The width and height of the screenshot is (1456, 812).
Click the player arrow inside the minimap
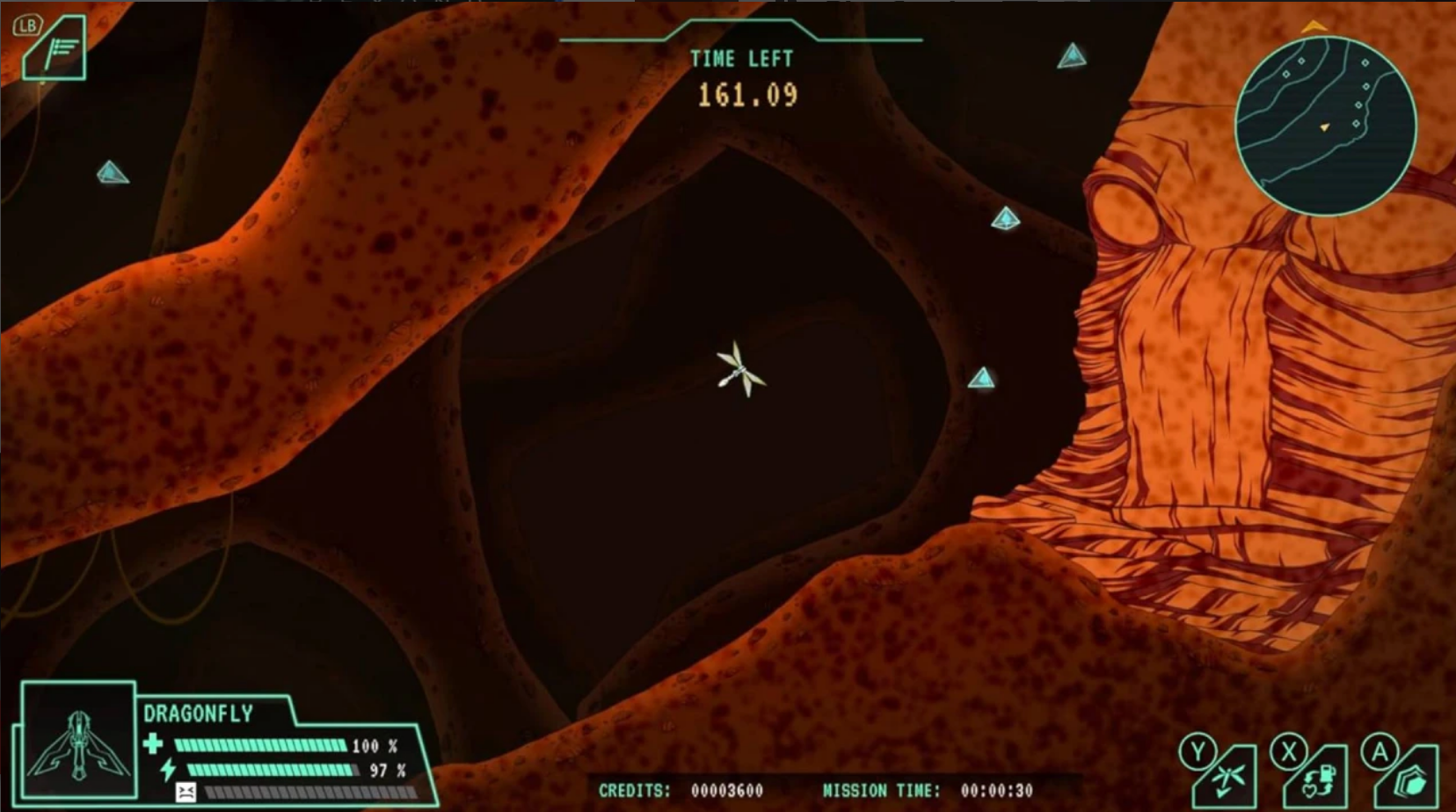pos(1324,127)
